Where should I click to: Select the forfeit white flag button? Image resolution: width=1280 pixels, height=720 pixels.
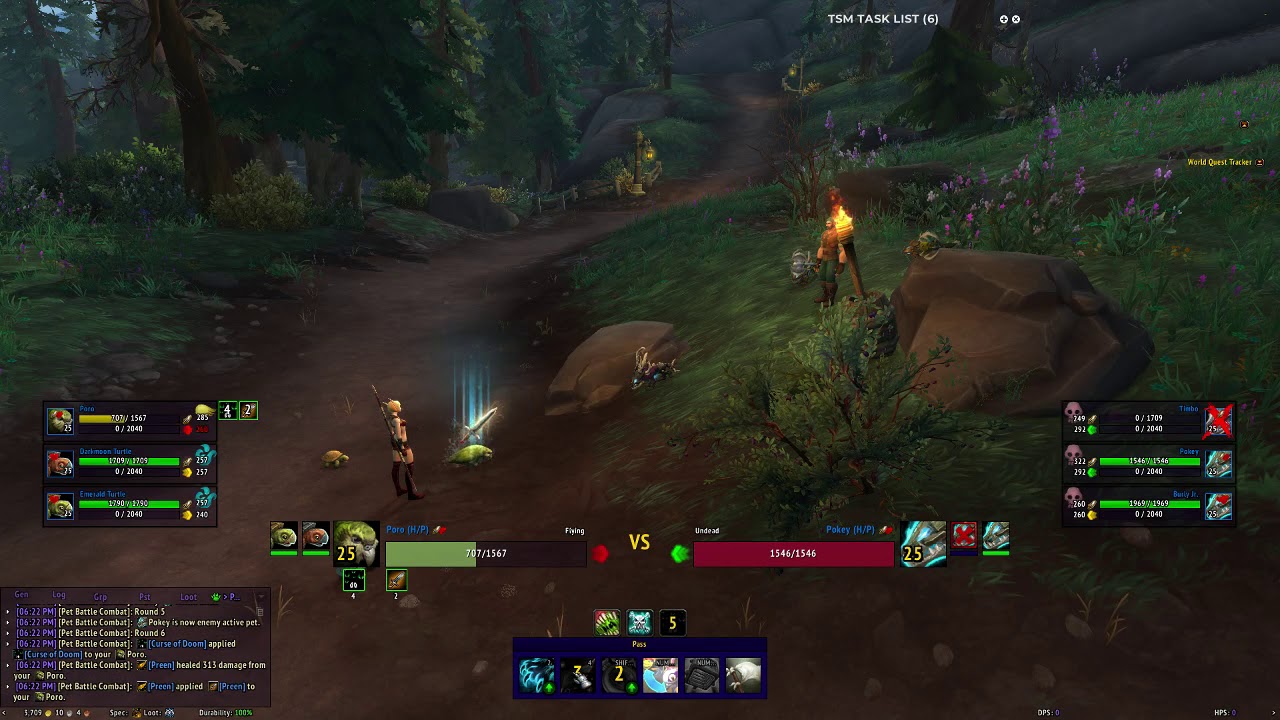[743, 676]
